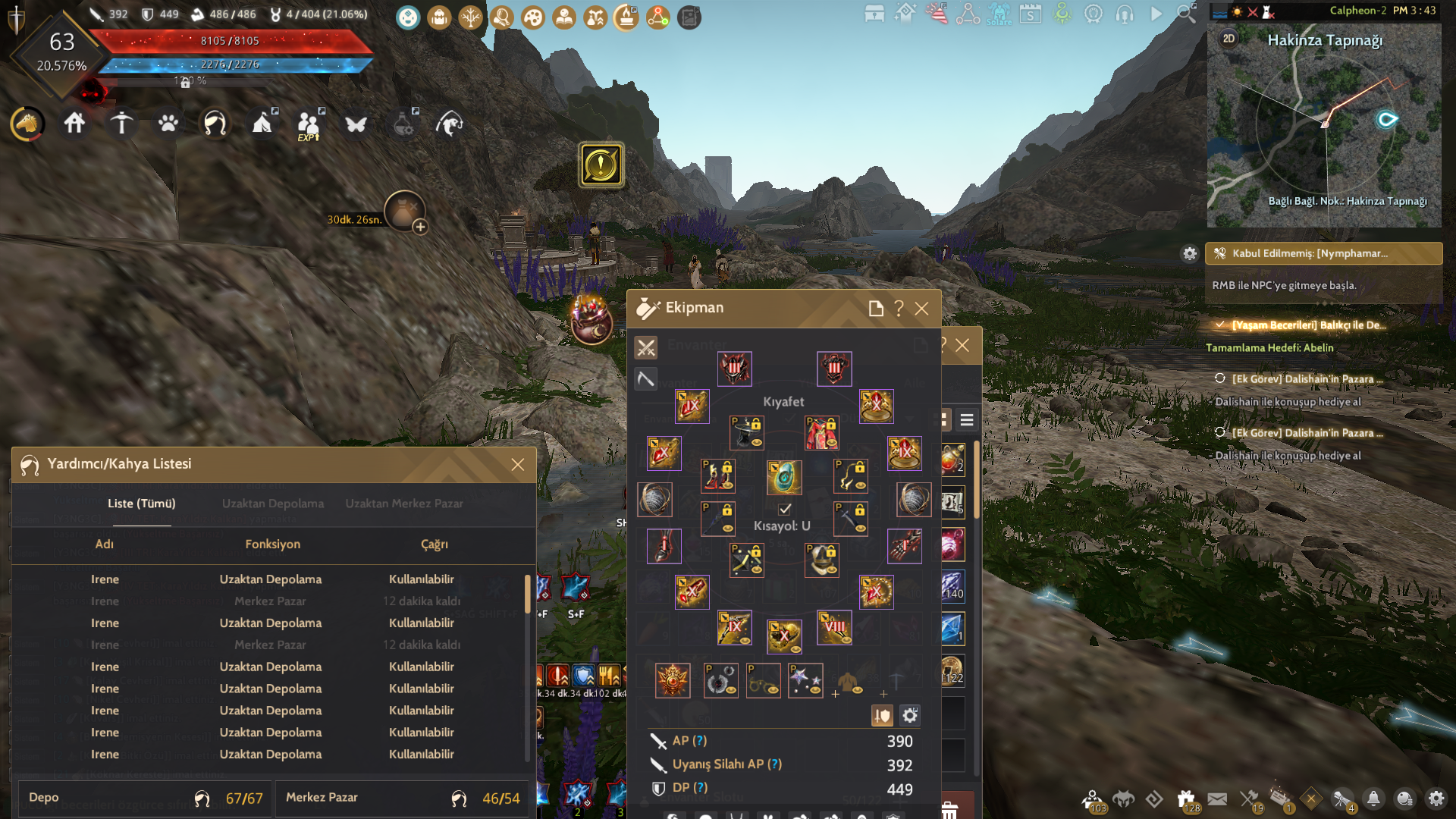Open quest tracker gear settings
The image size is (1456, 819).
[x=1190, y=254]
